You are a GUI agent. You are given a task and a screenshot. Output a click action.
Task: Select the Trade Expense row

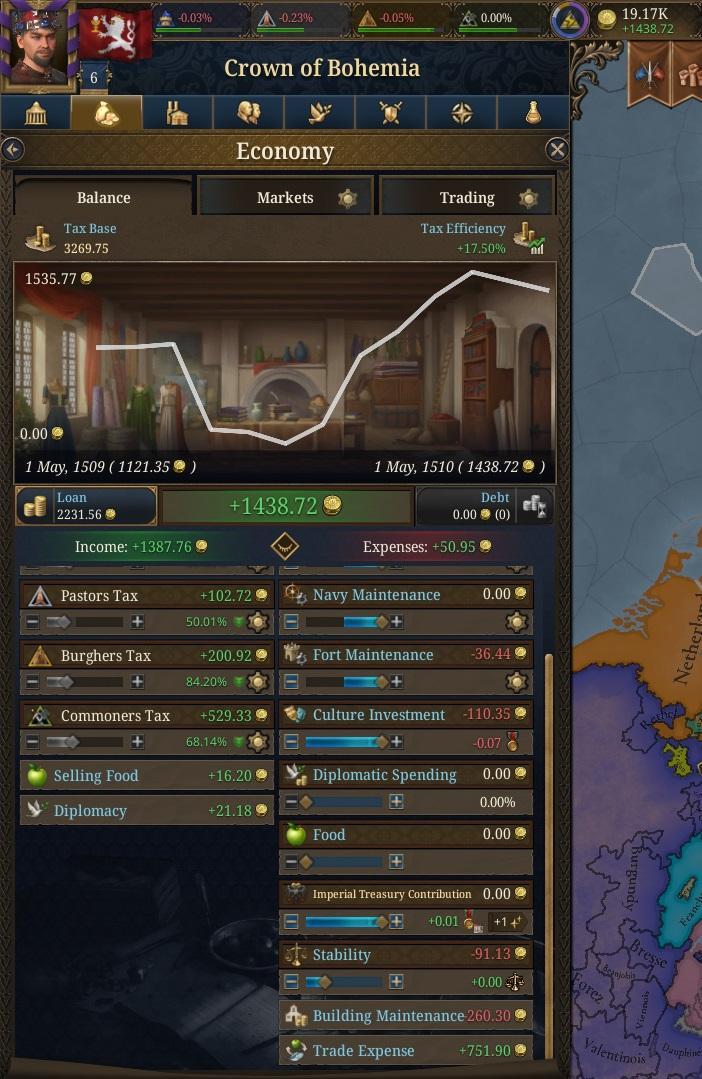(405, 1050)
